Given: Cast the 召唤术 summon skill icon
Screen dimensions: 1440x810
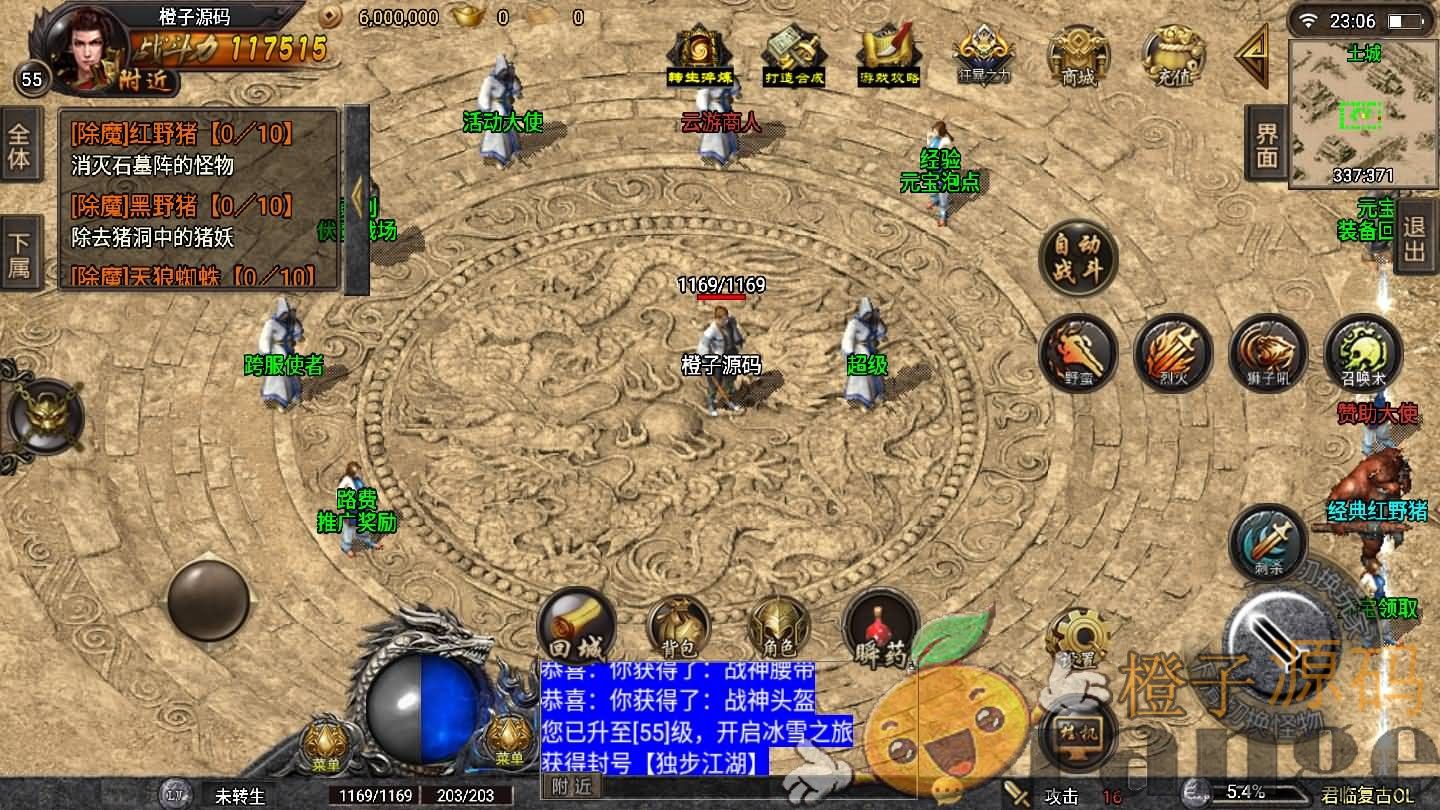Looking at the screenshot, I should tap(1360, 352).
